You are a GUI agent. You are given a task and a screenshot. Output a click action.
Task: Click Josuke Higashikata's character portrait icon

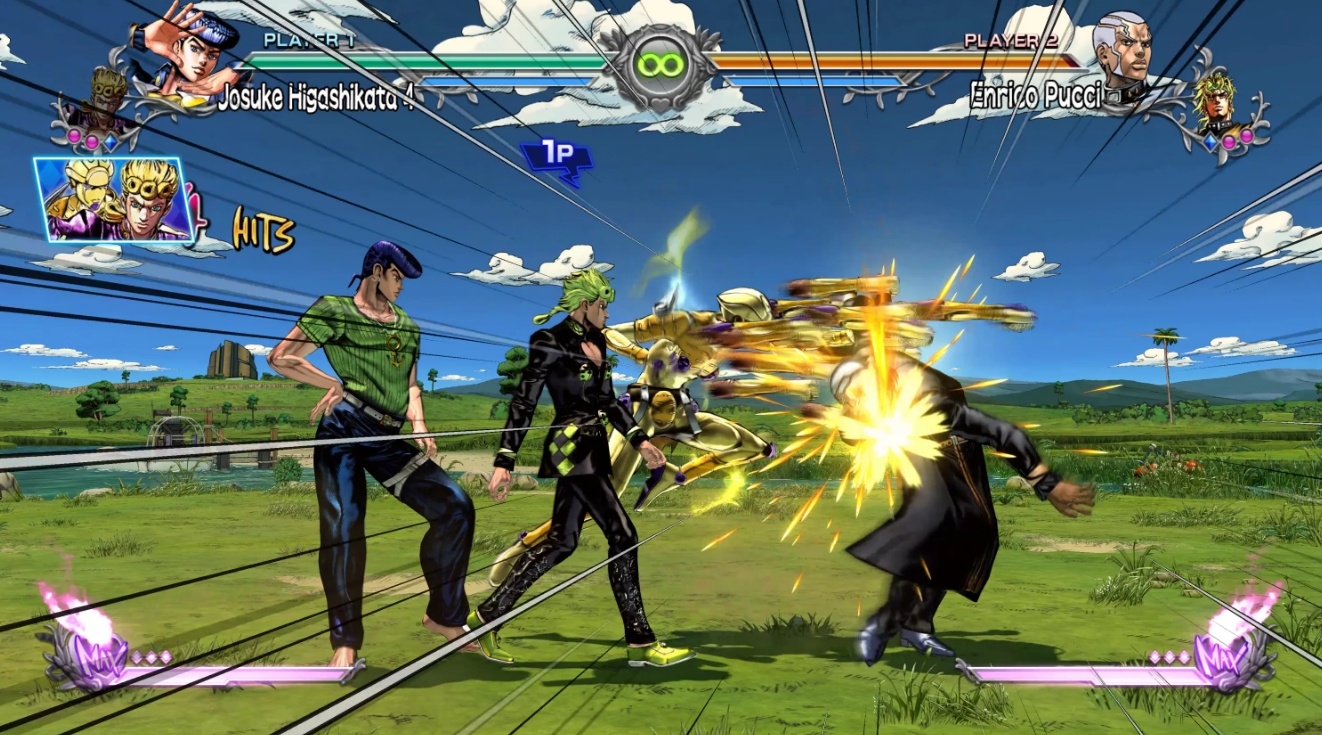pos(196,54)
